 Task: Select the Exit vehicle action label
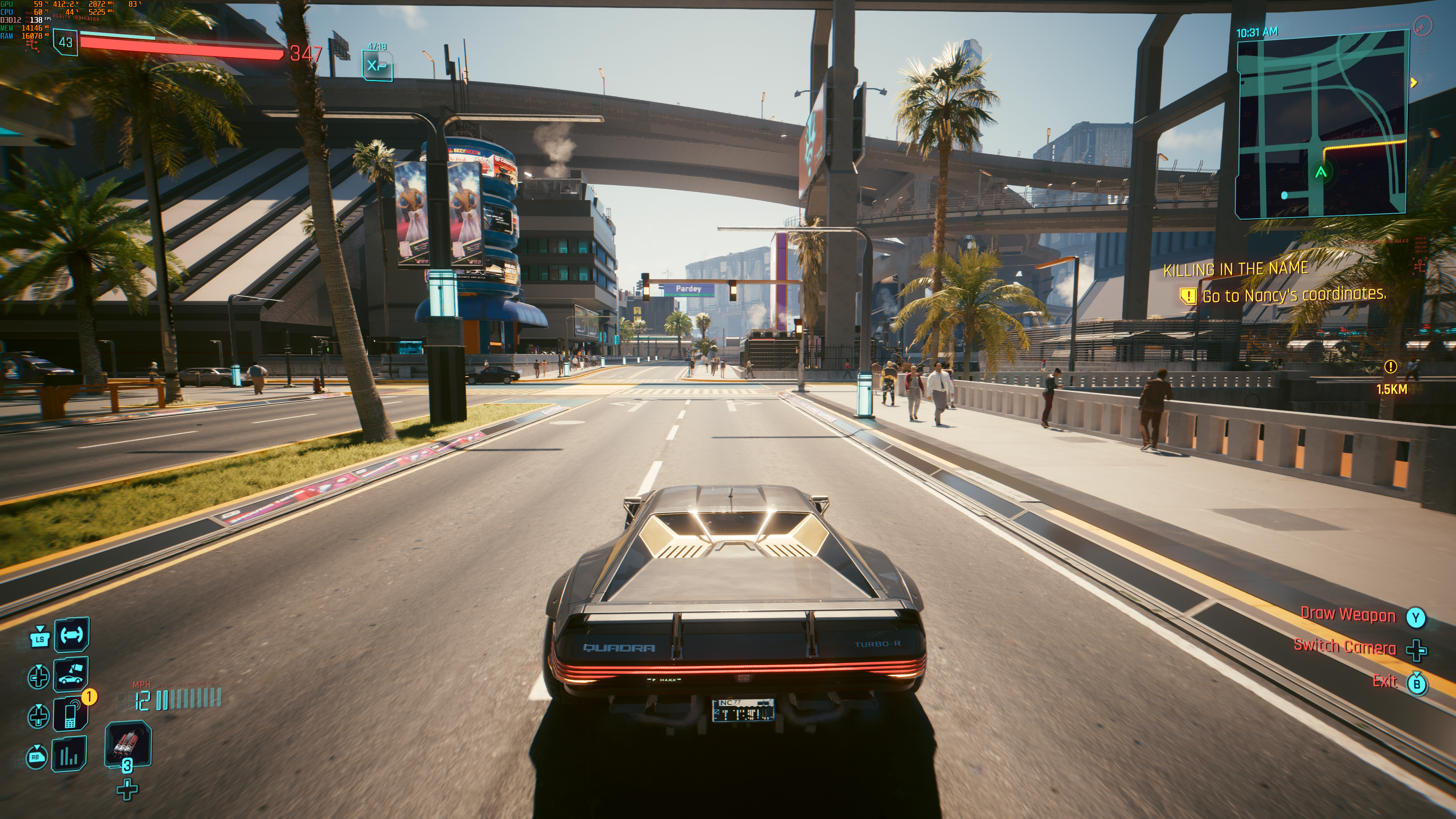click(1384, 681)
